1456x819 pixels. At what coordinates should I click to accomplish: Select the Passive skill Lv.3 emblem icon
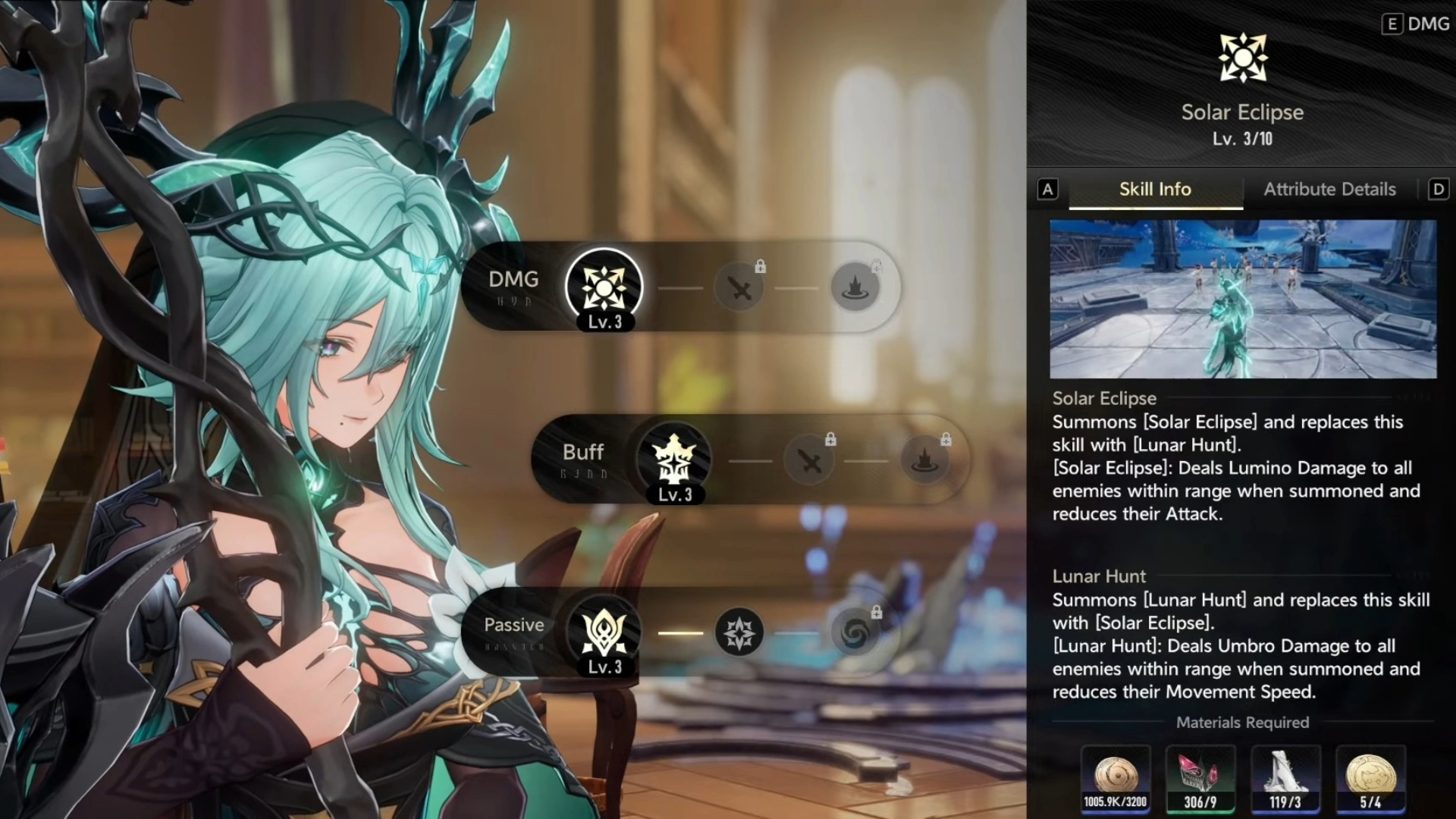(x=603, y=631)
